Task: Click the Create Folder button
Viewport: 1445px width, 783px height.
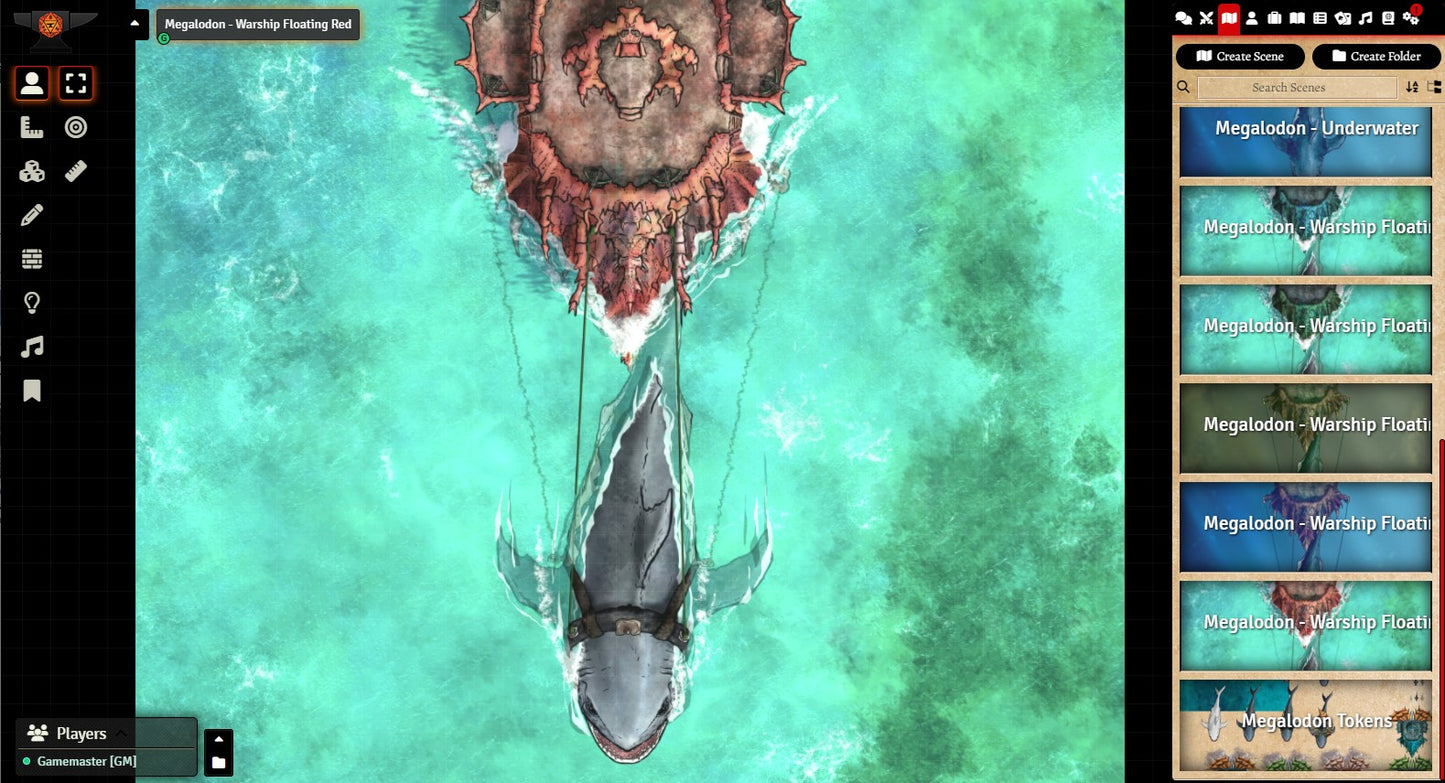Action: 1376,57
